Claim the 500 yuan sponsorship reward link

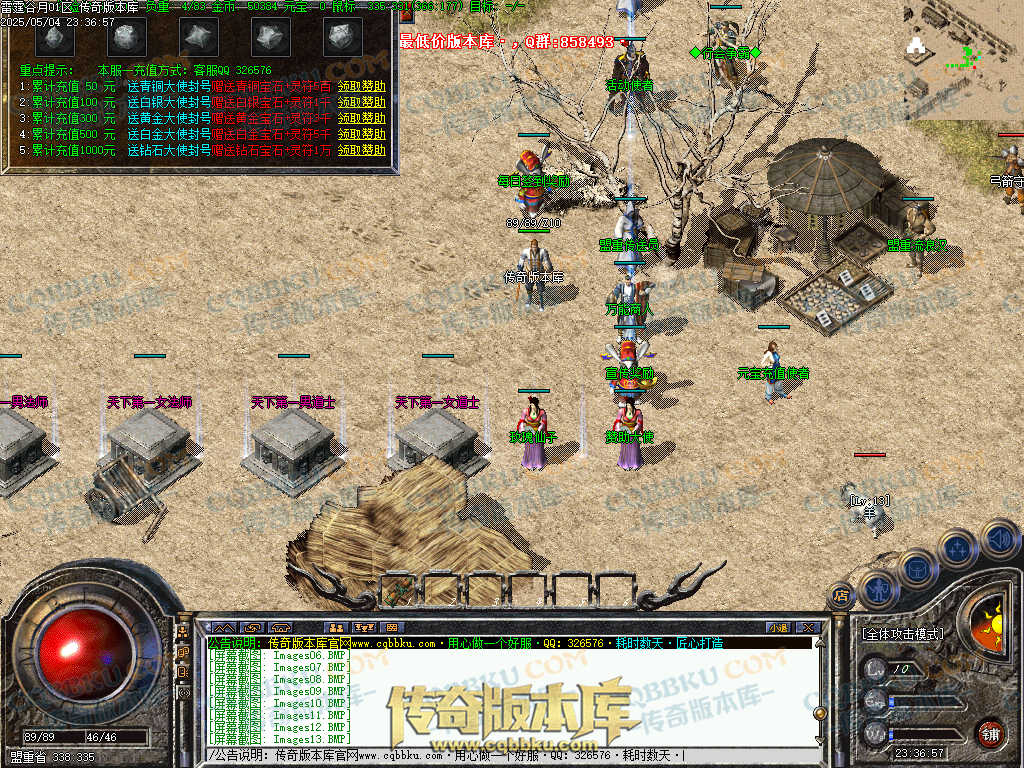(x=361, y=134)
